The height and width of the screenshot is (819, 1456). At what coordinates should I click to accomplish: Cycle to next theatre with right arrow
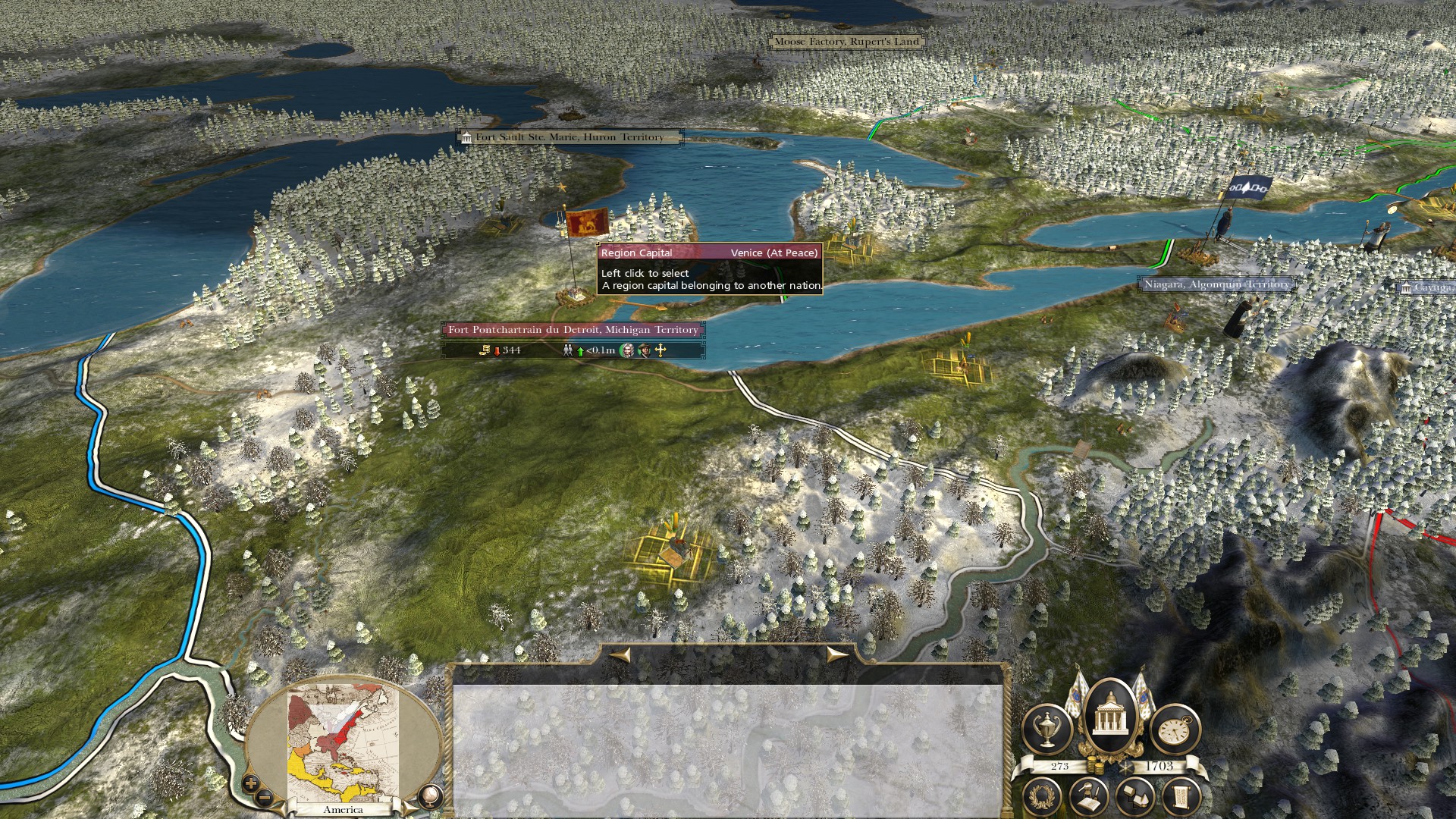[x=837, y=654]
